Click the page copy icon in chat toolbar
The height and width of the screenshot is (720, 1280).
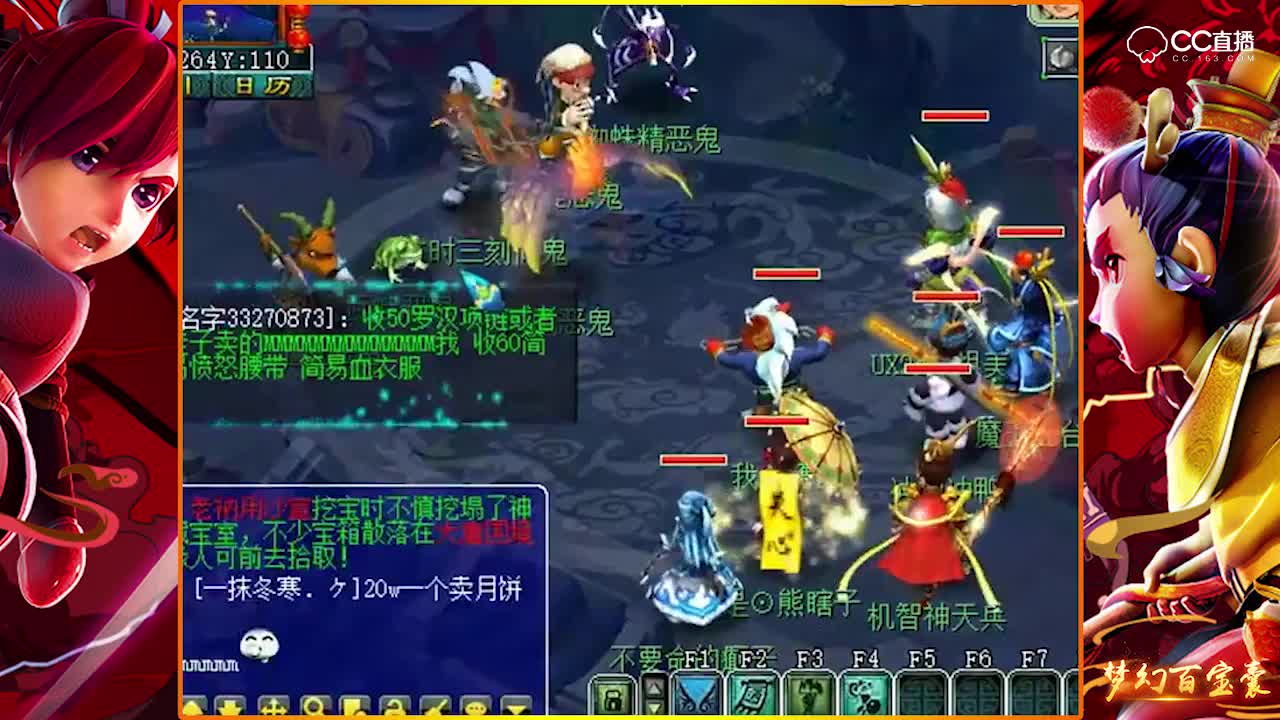pos(353,706)
